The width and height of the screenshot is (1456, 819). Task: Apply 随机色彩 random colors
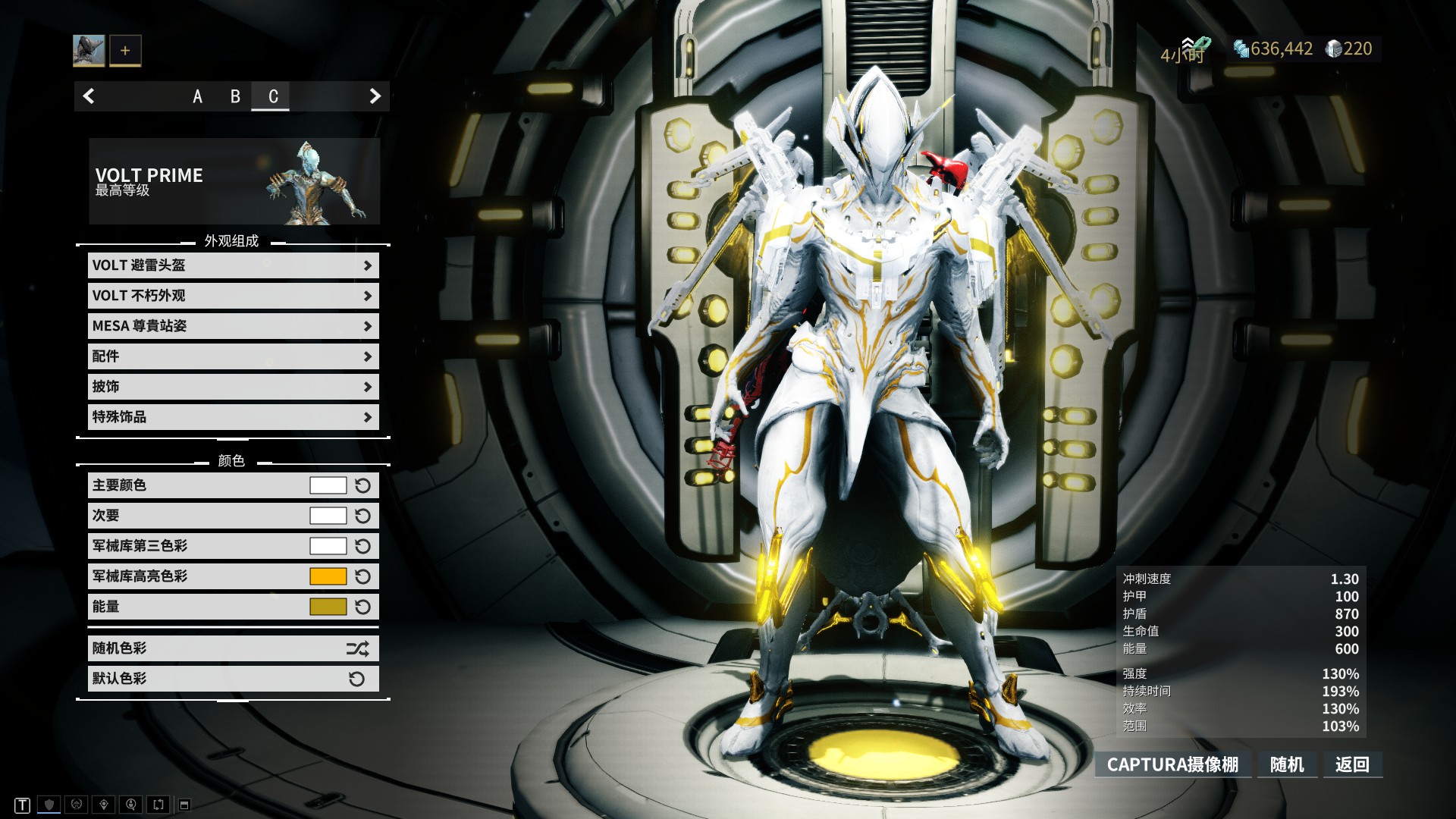[233, 648]
